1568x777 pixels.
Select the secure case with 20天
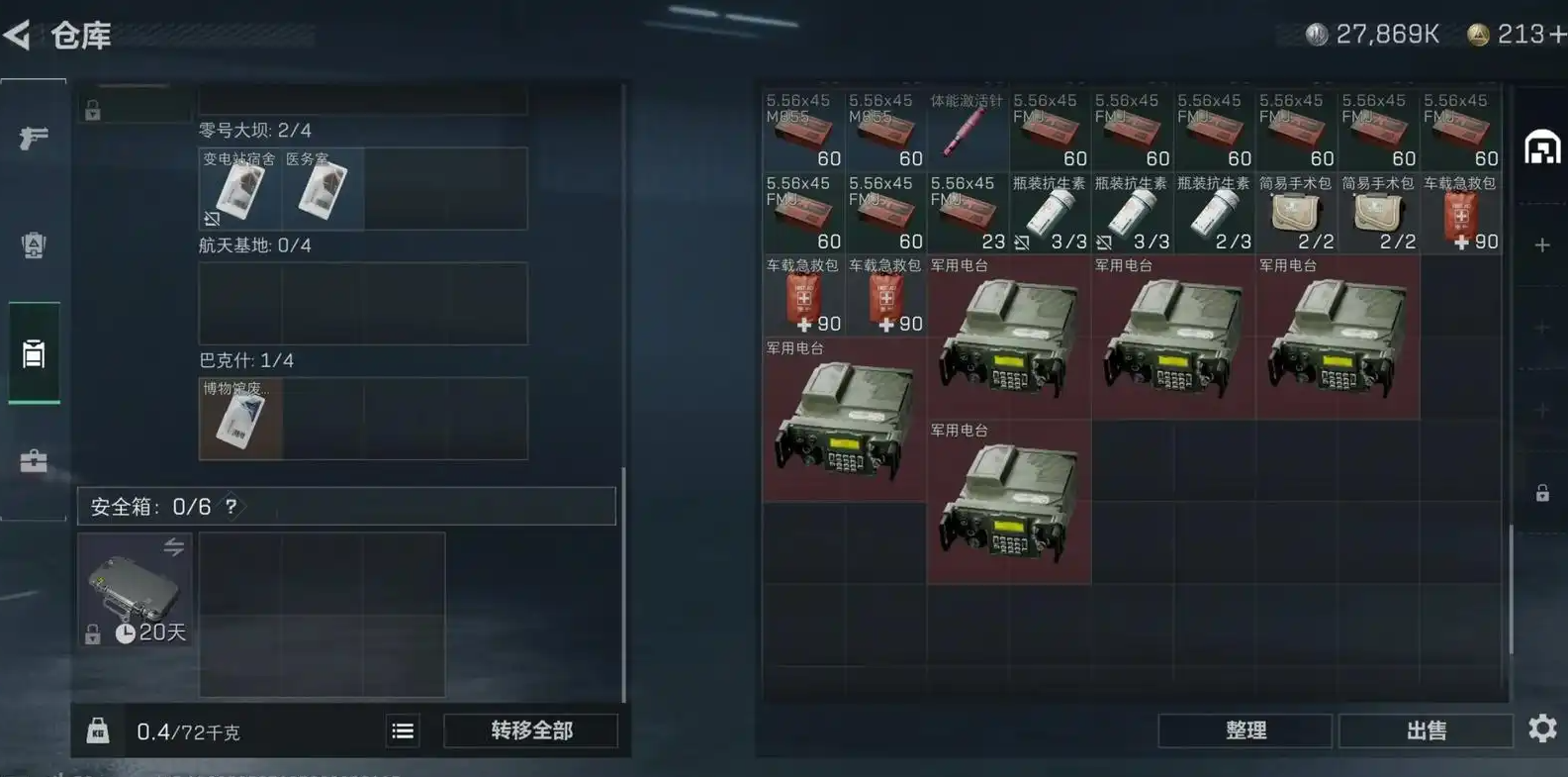point(136,590)
